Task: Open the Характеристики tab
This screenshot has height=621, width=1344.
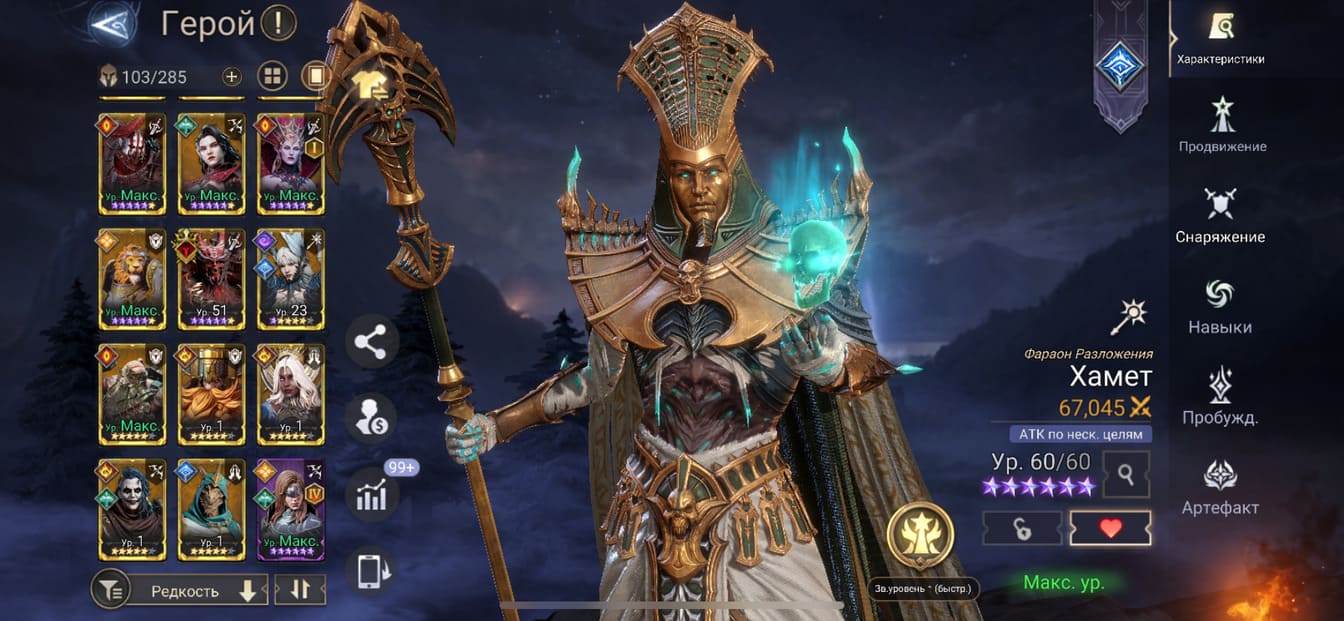Action: (1220, 36)
